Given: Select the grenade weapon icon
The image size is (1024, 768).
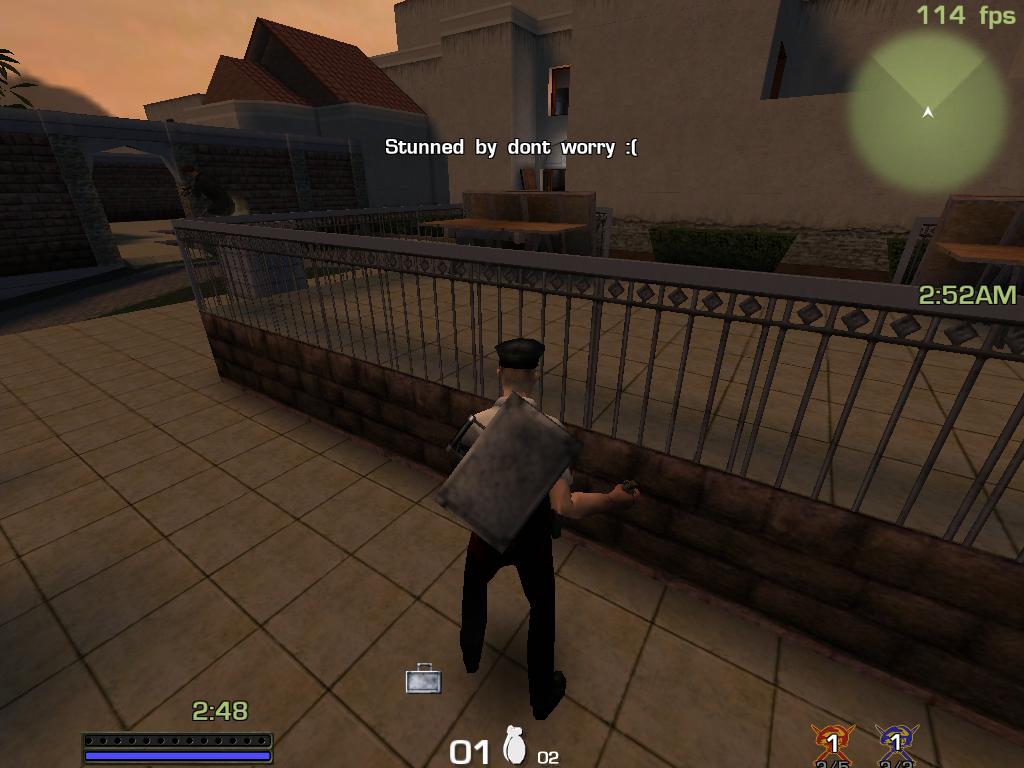Looking at the screenshot, I should click(516, 746).
